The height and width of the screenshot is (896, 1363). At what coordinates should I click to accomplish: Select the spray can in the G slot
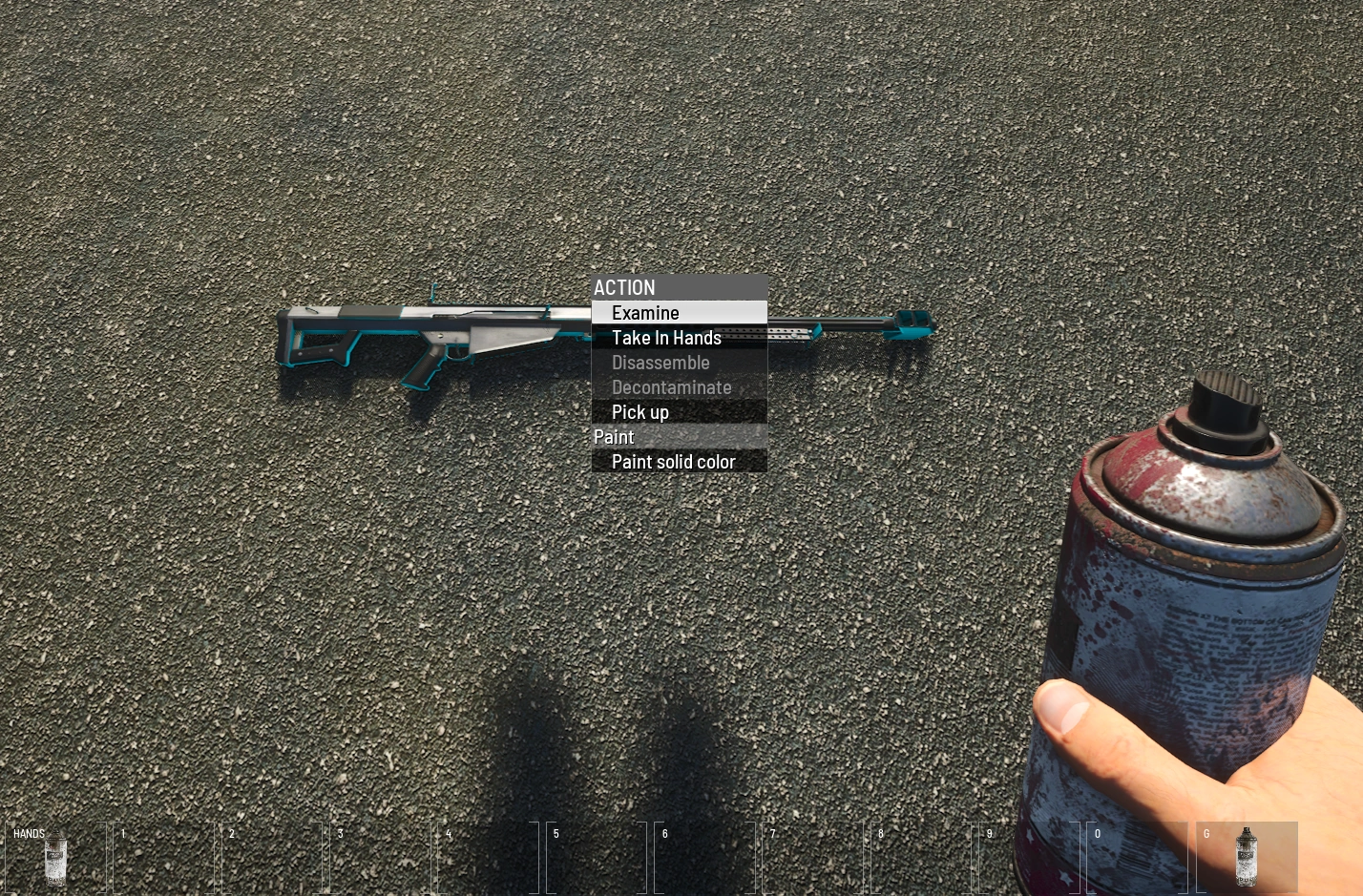pyautogui.click(x=1247, y=857)
